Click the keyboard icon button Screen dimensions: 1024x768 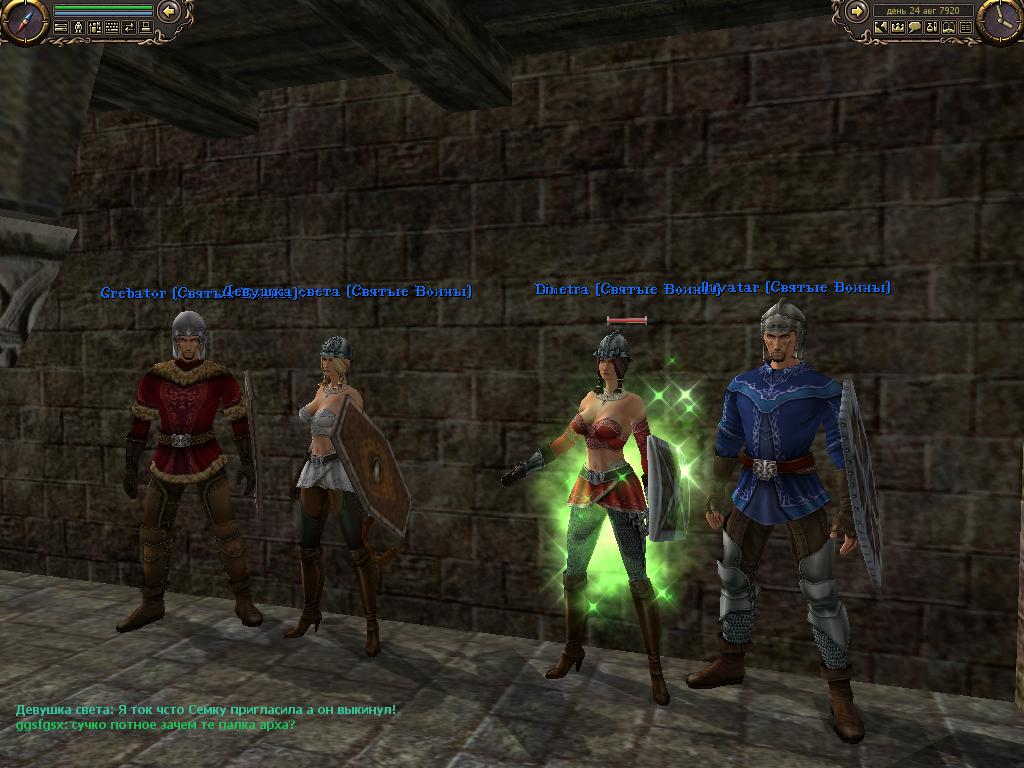coord(112,27)
